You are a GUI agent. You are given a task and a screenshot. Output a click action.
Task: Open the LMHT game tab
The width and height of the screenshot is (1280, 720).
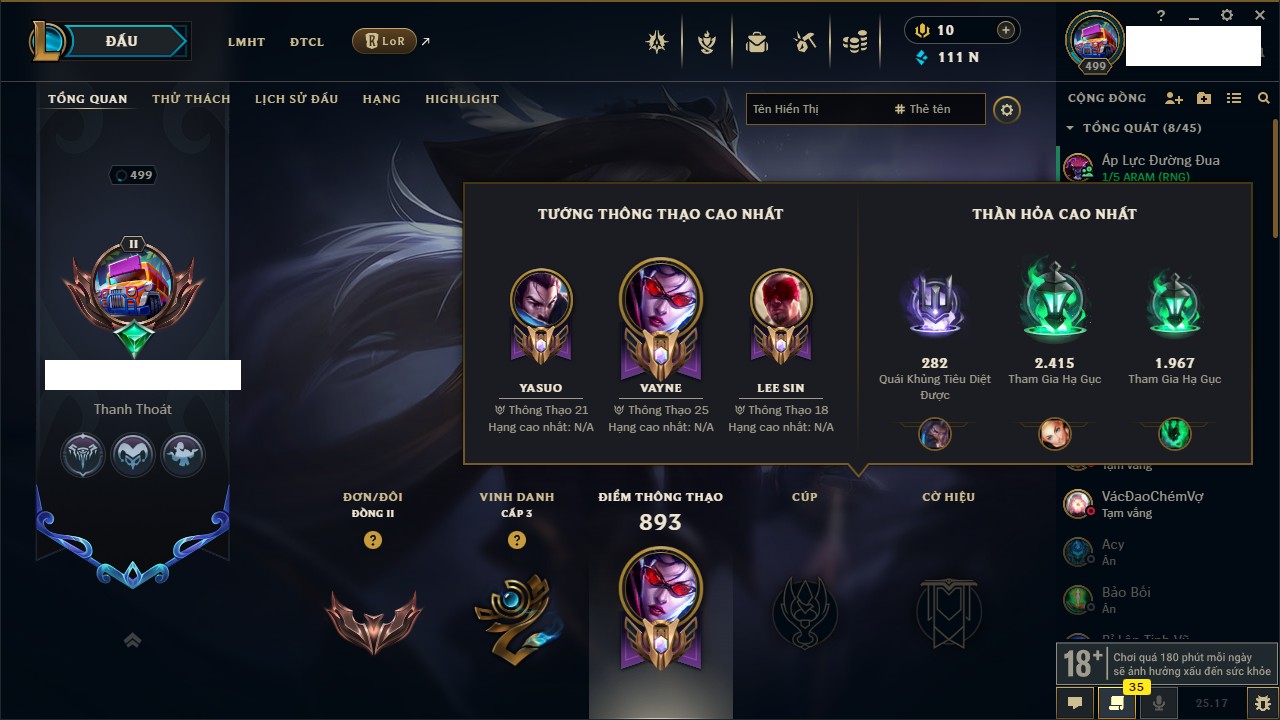(x=246, y=42)
